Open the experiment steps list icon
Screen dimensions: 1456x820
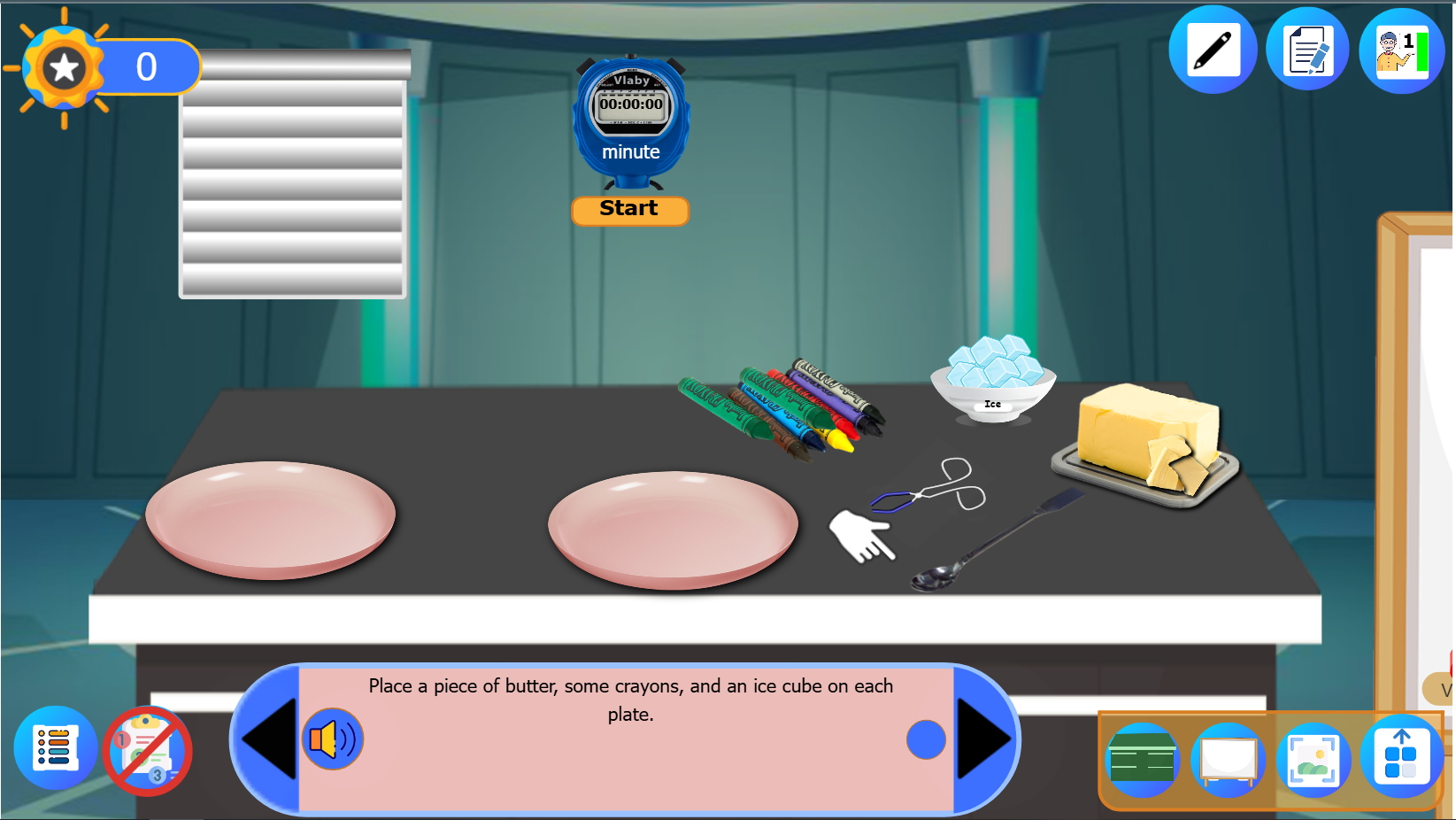(55, 749)
